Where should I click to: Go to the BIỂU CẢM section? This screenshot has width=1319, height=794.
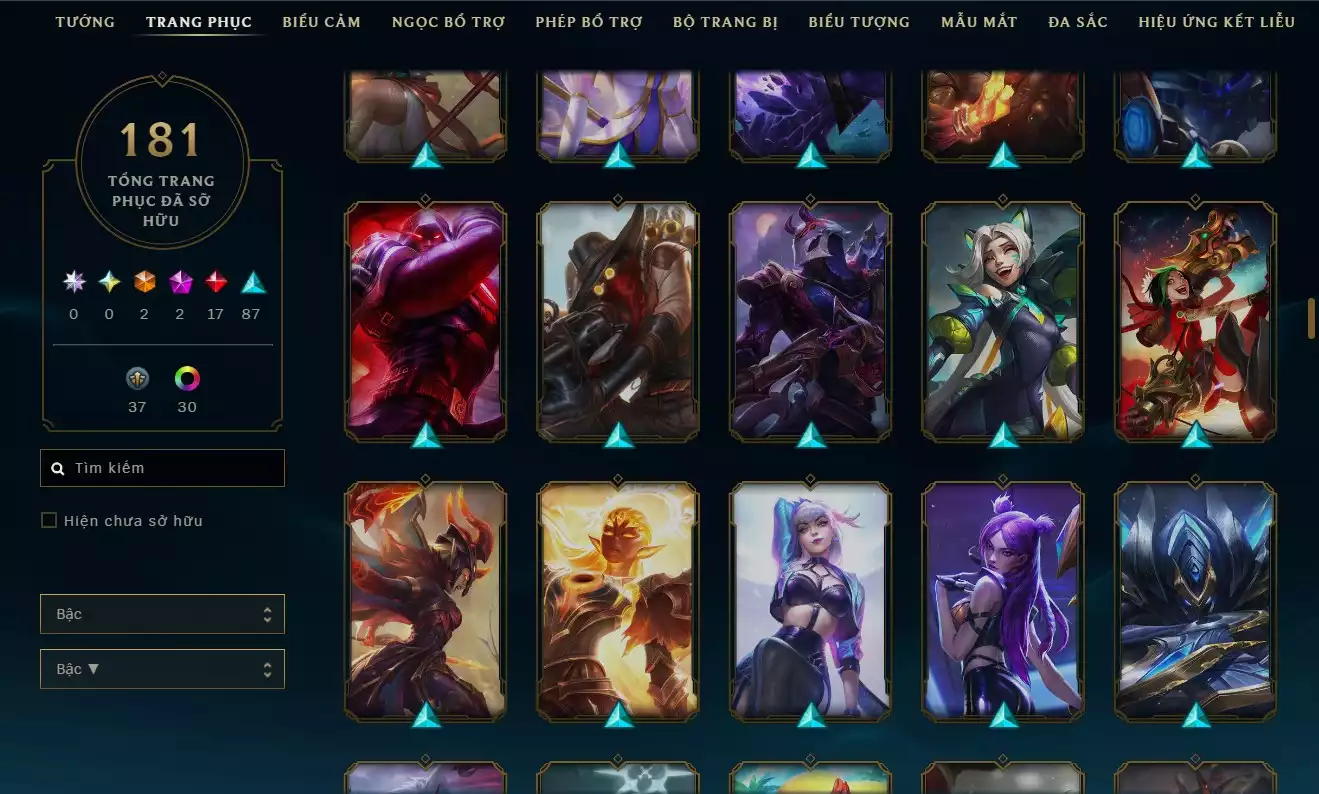pos(321,21)
